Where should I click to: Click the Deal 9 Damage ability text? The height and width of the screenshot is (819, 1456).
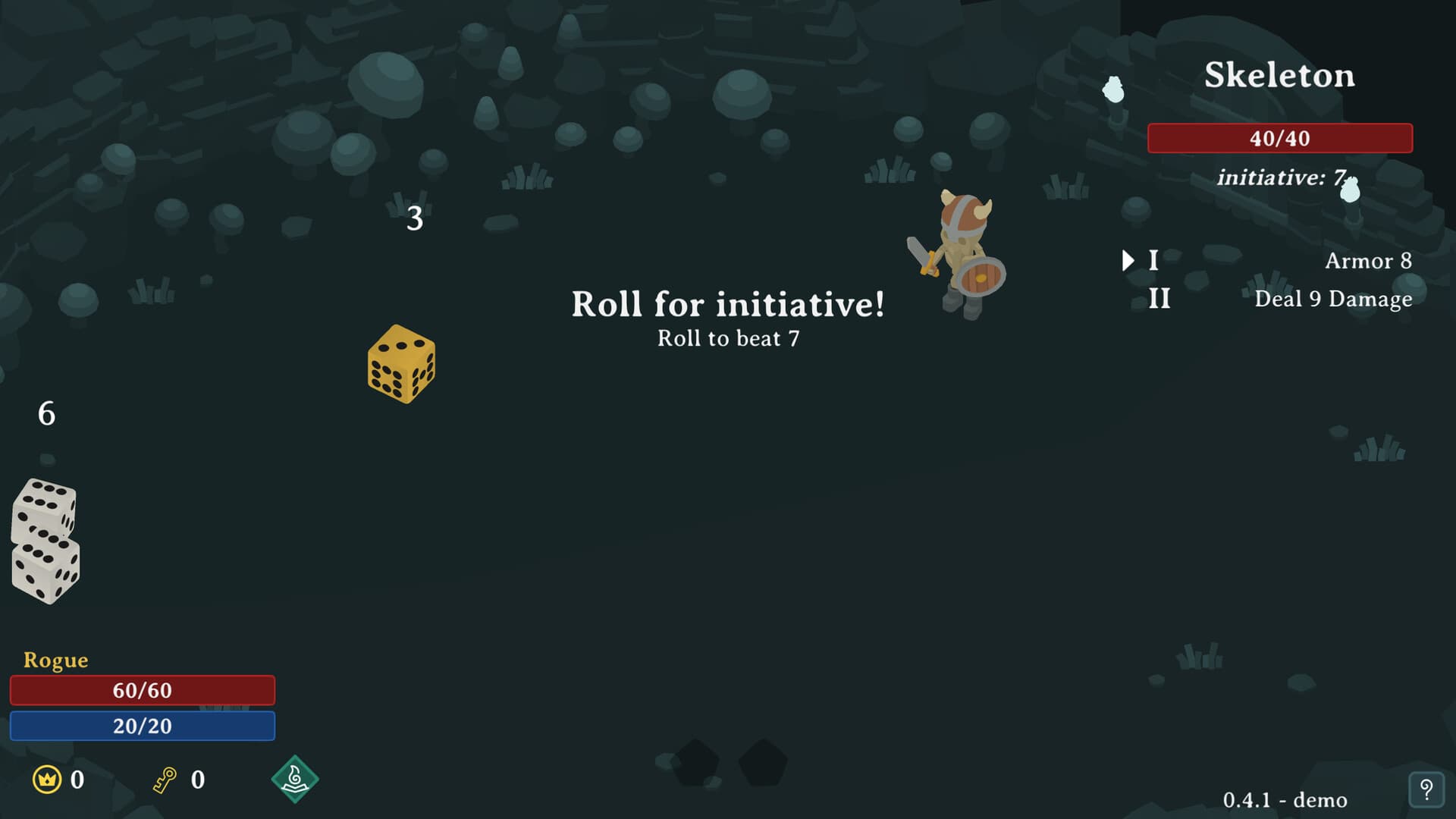pyautogui.click(x=1333, y=299)
